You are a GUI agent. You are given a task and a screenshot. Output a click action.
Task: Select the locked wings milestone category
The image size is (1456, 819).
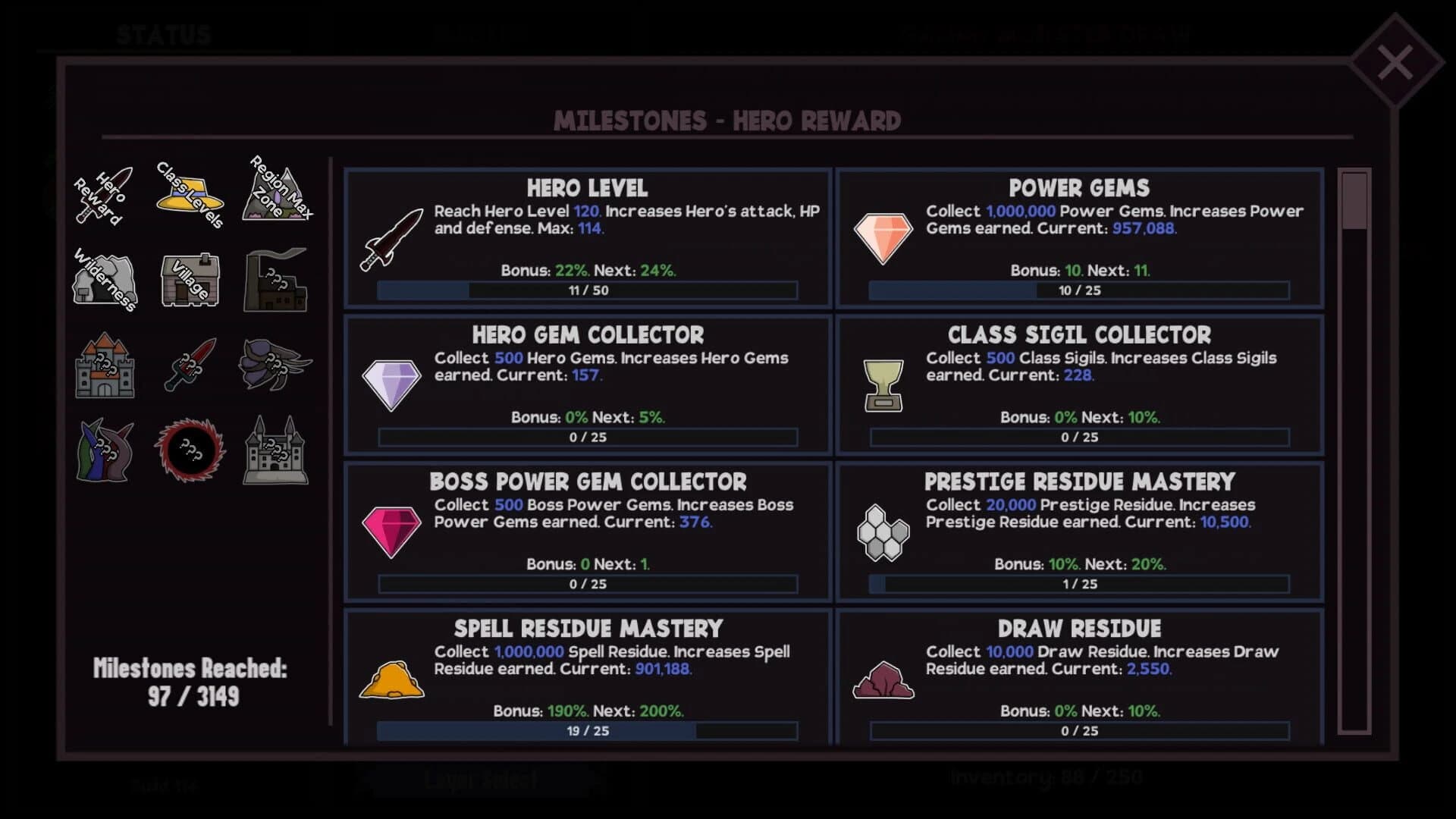click(277, 366)
